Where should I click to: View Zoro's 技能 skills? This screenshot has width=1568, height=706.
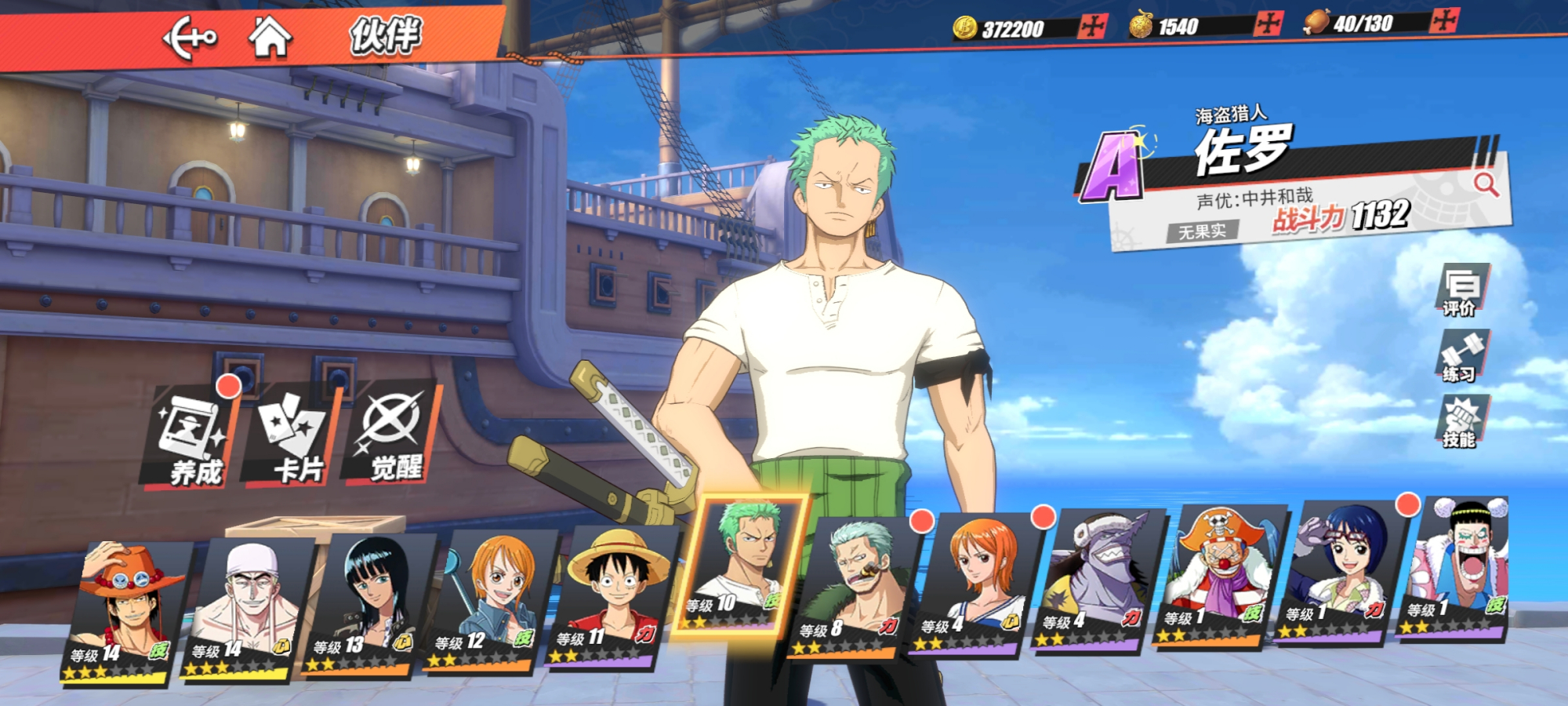pos(1461,422)
